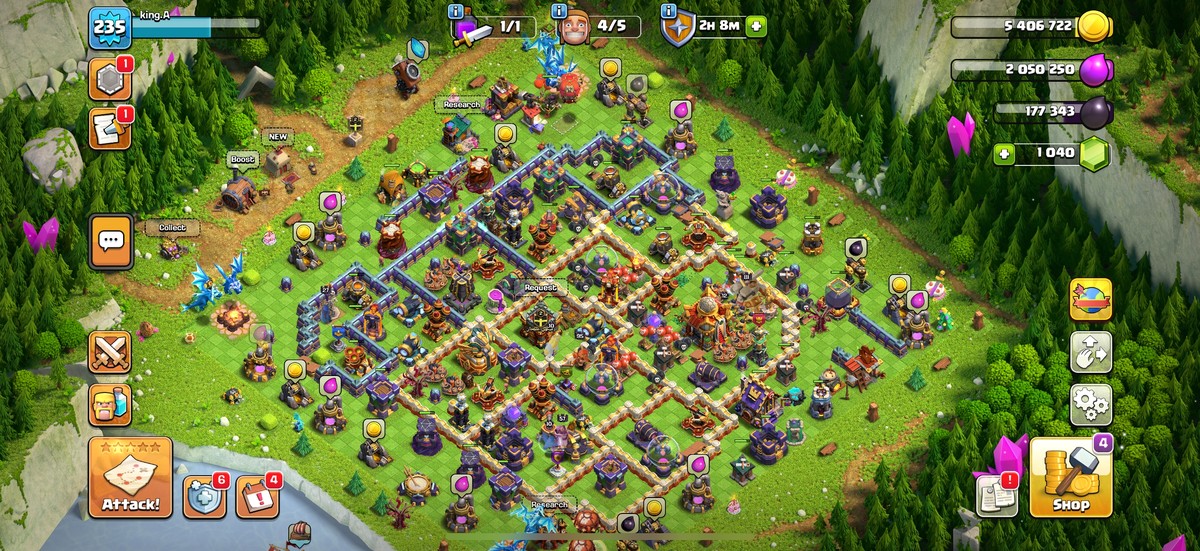Tap the Collect label bubble
Image resolution: width=1200 pixels, height=551 pixels.
point(172,227)
